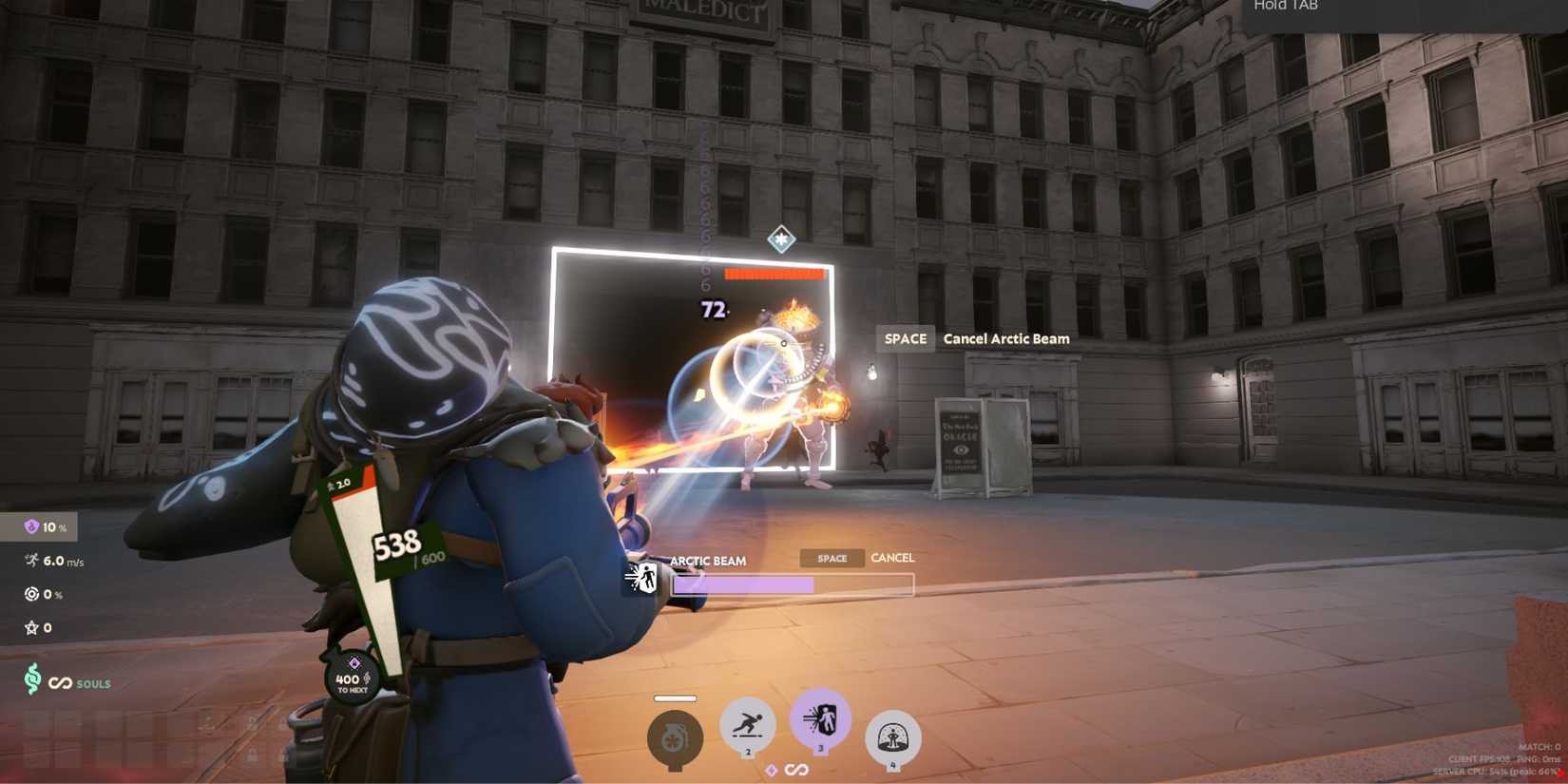The width and height of the screenshot is (1568, 784).
Task: Click the Hold TAB prompt at top right
Action: click(x=1287, y=6)
